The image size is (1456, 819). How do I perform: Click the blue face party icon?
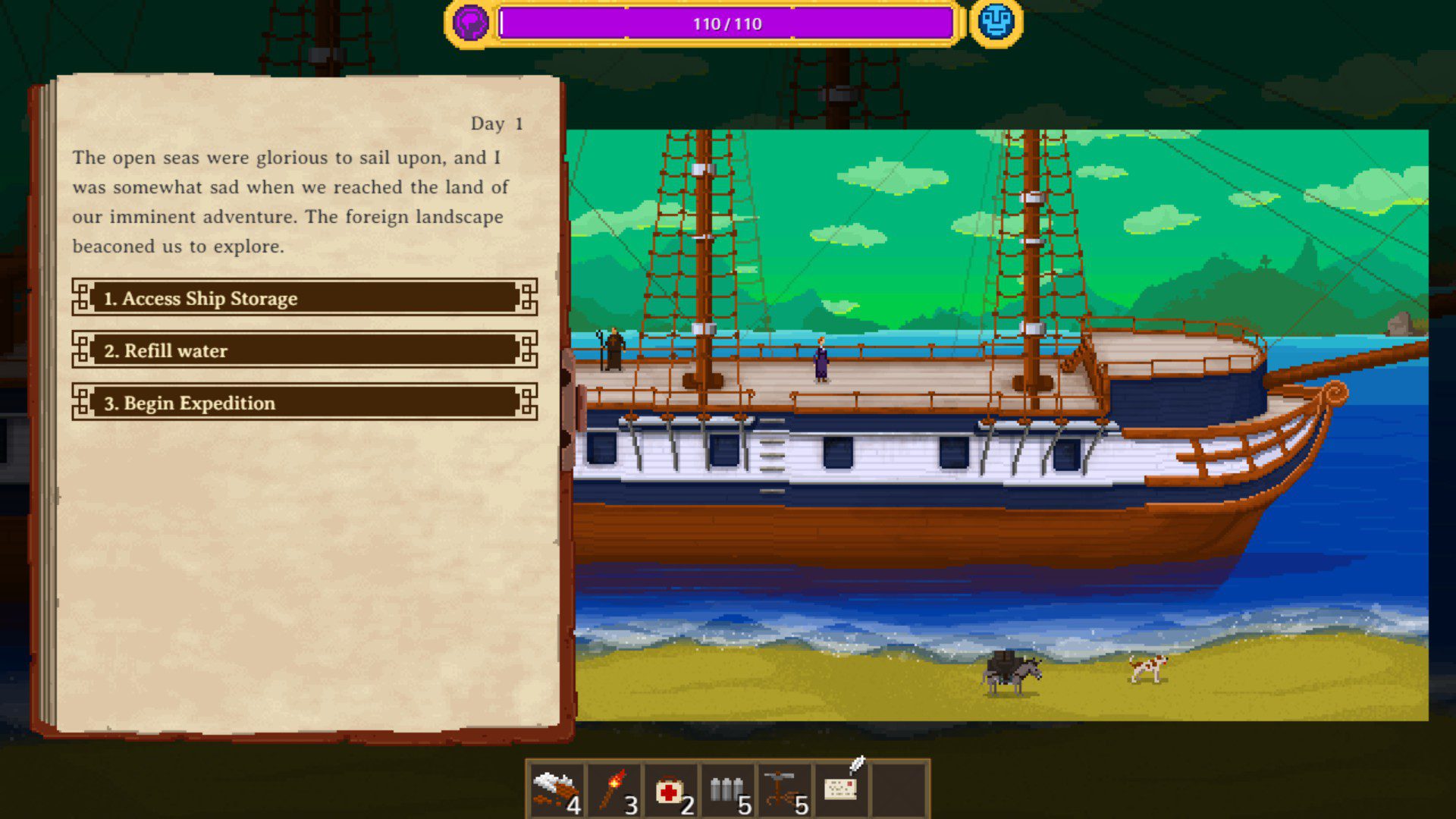[996, 23]
